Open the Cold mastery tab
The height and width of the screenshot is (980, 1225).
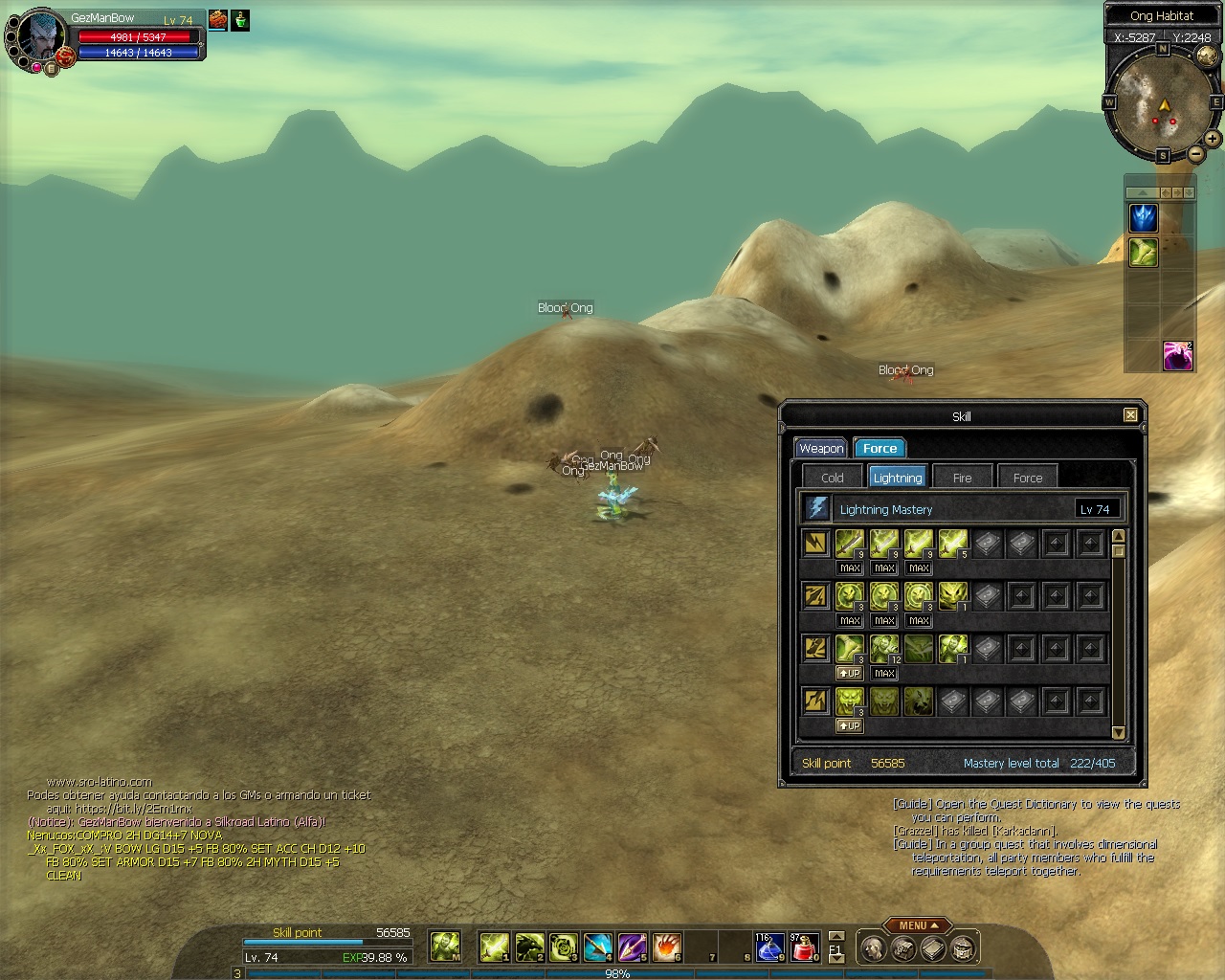pos(832,478)
